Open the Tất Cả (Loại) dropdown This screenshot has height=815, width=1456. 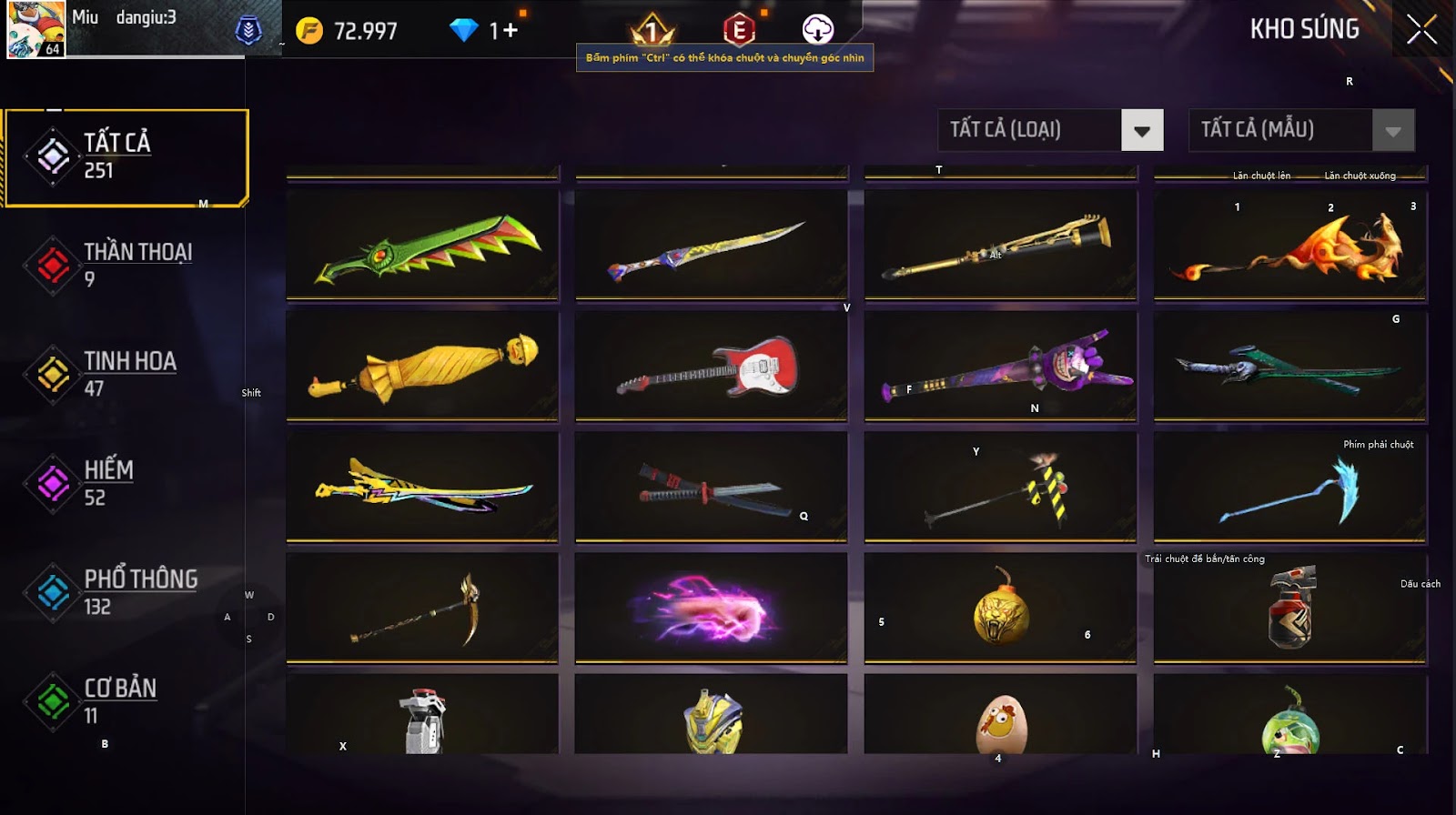(1142, 131)
